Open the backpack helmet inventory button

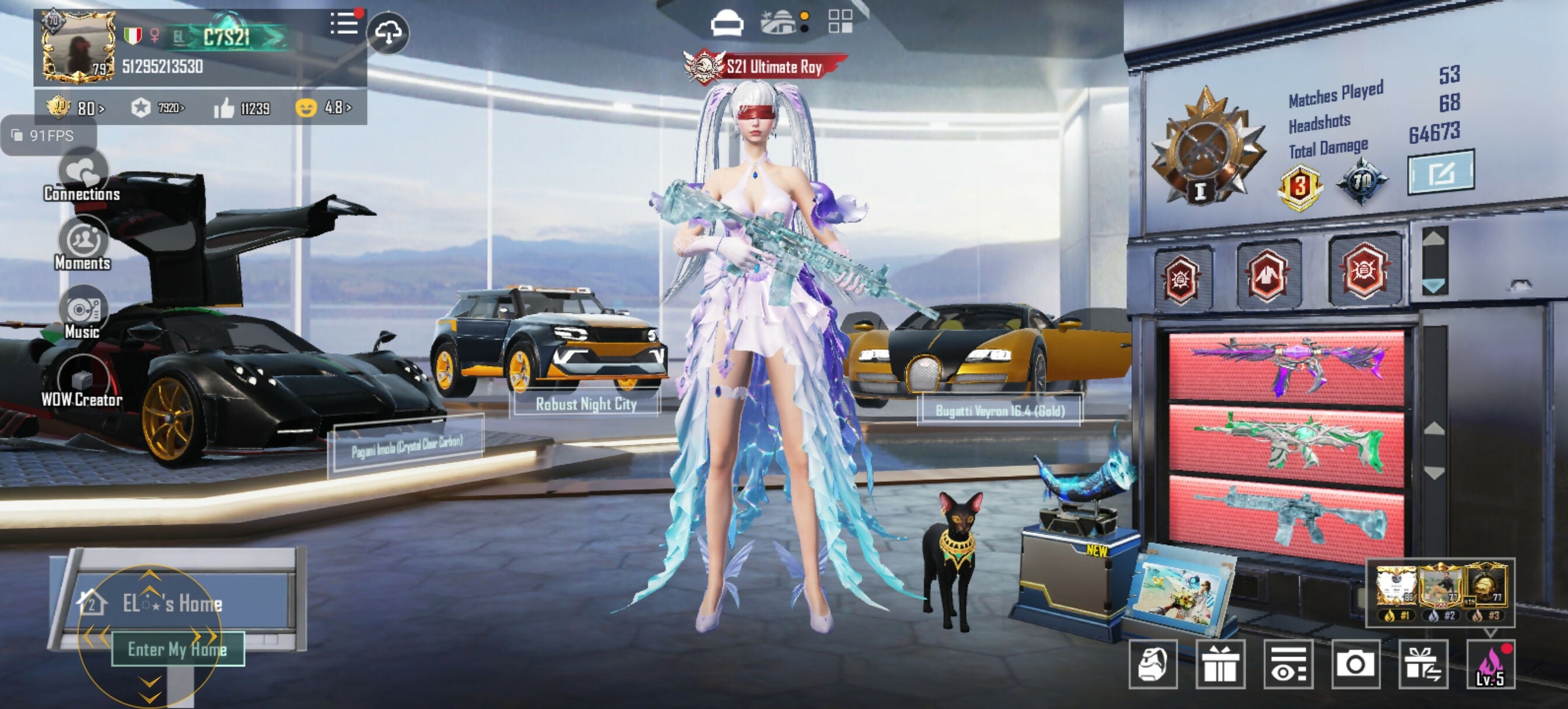[1153, 664]
